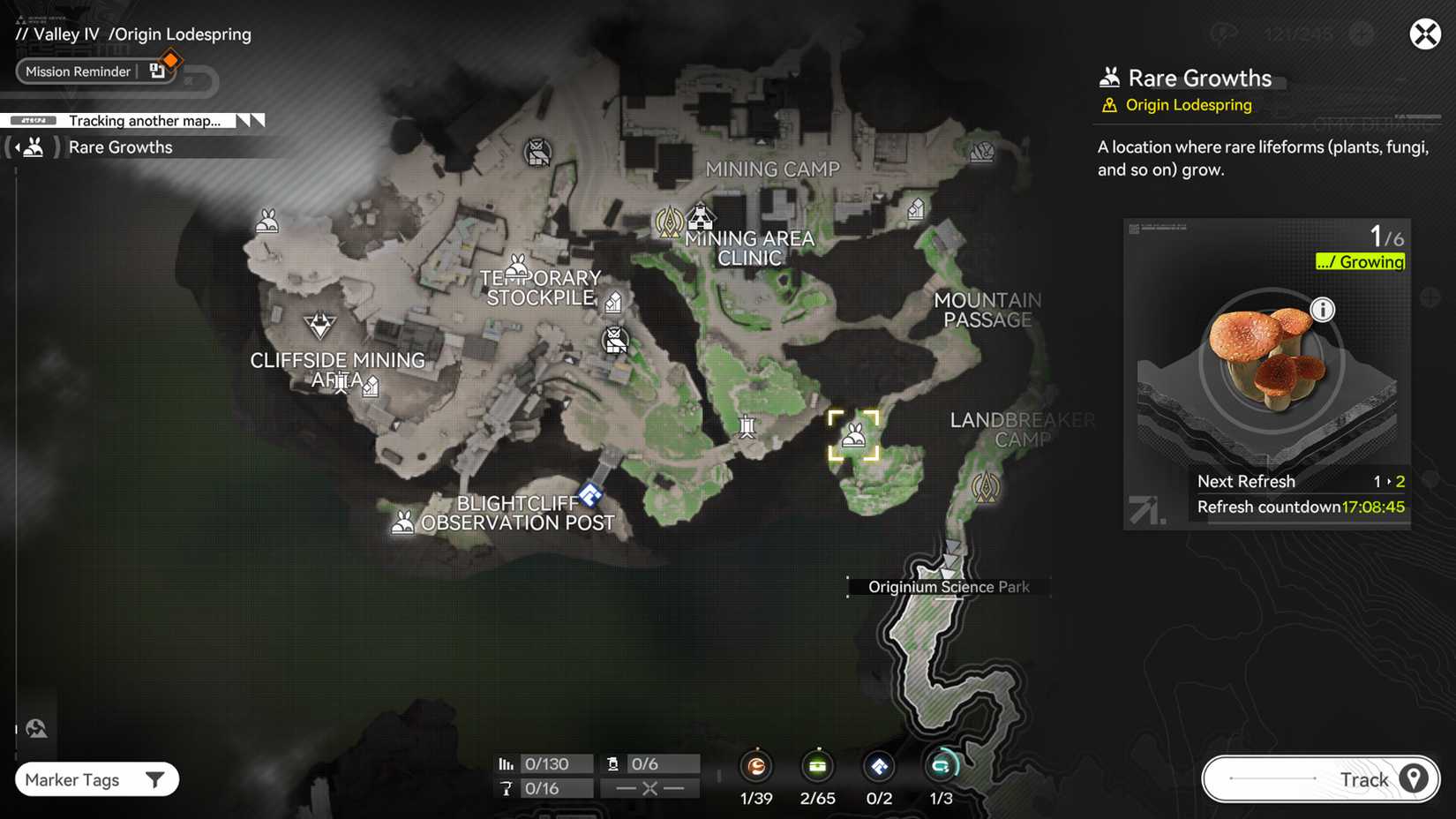Open the map layers icon in the bottom-left corner

(36, 727)
